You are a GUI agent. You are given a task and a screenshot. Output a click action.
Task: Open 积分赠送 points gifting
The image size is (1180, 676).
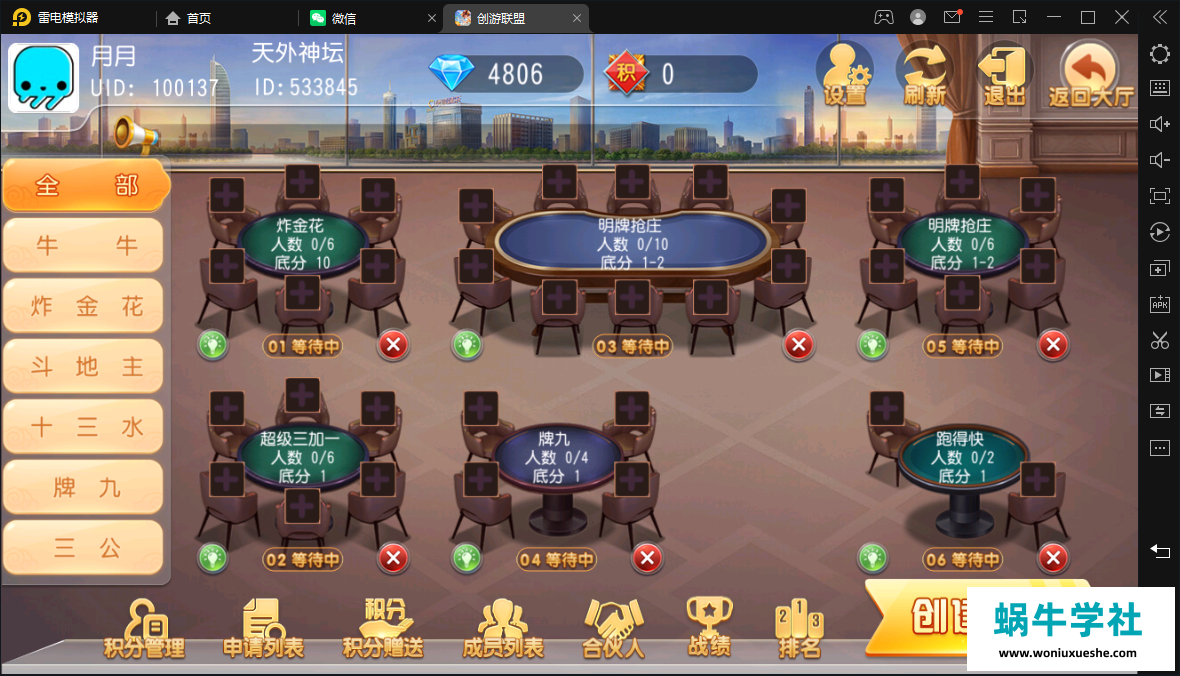[383, 630]
